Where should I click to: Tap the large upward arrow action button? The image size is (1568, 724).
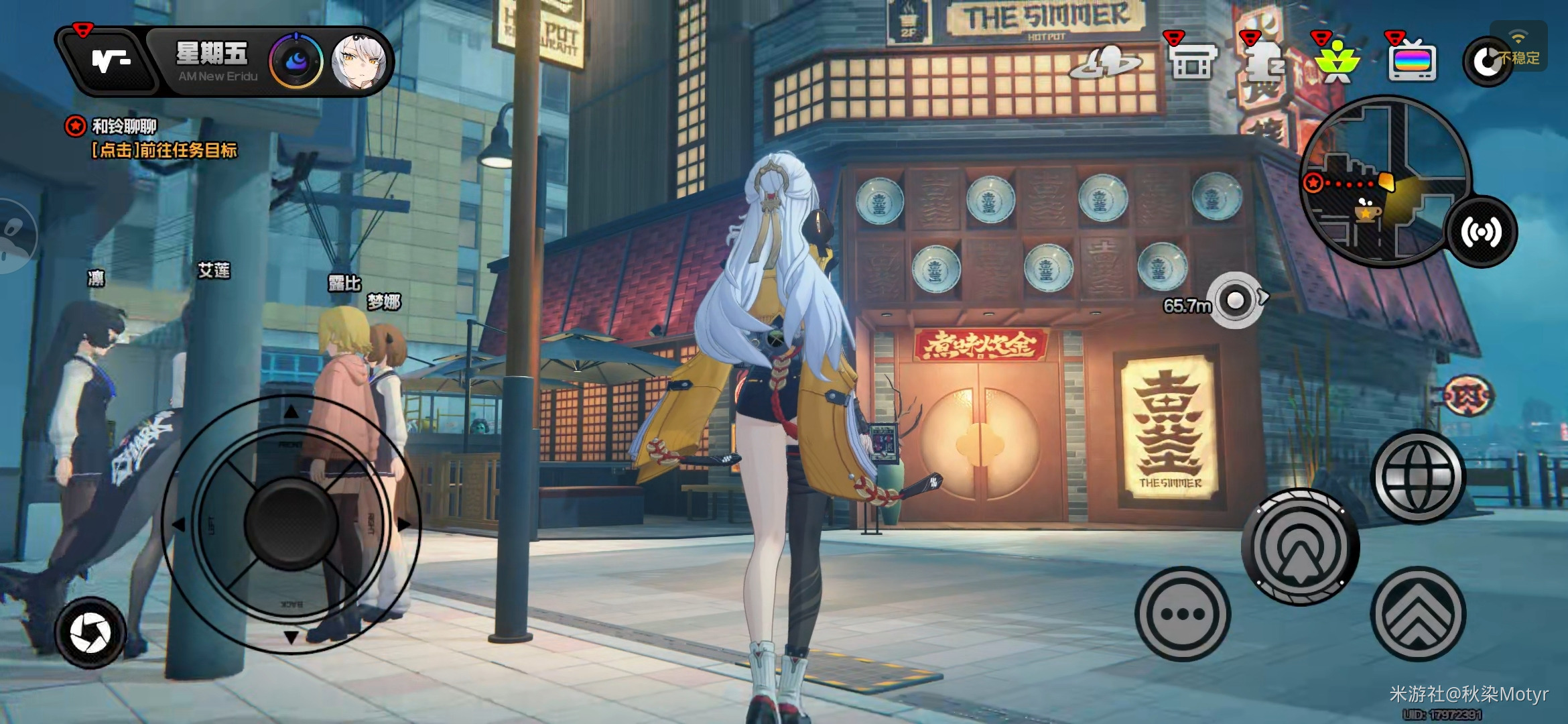(x=1300, y=547)
